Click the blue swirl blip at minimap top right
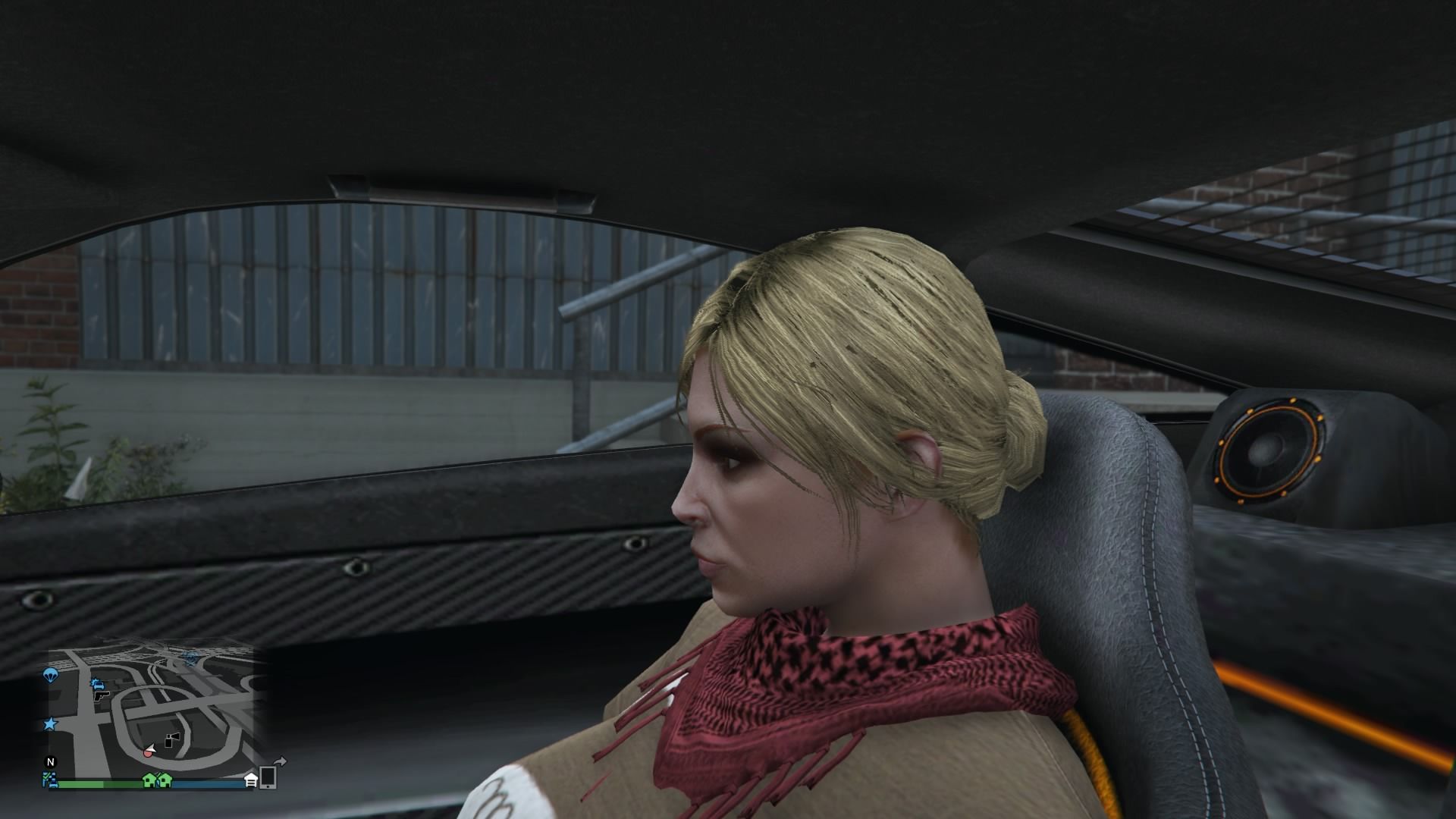 click(x=190, y=658)
